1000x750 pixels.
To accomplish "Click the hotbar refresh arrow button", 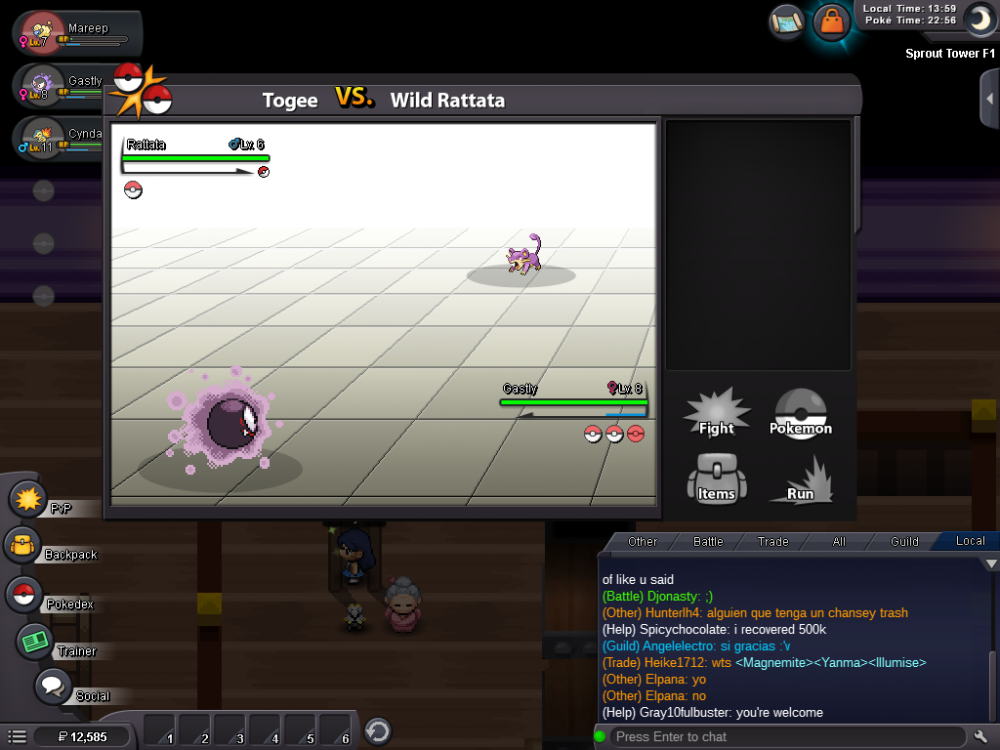I will tap(377, 731).
